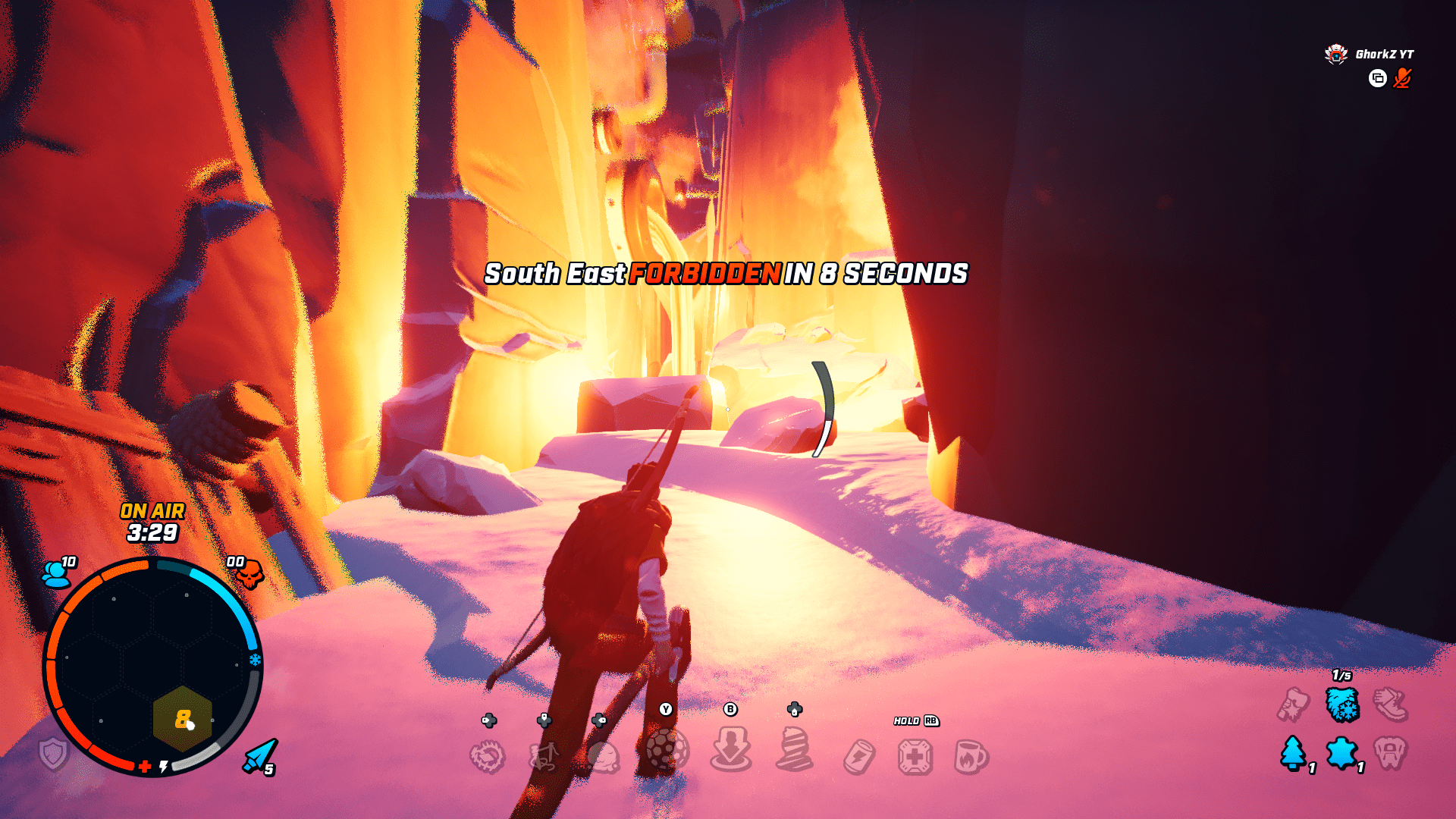The image size is (1456, 819).
Task: Use the energy drink can
Action: 859,756
